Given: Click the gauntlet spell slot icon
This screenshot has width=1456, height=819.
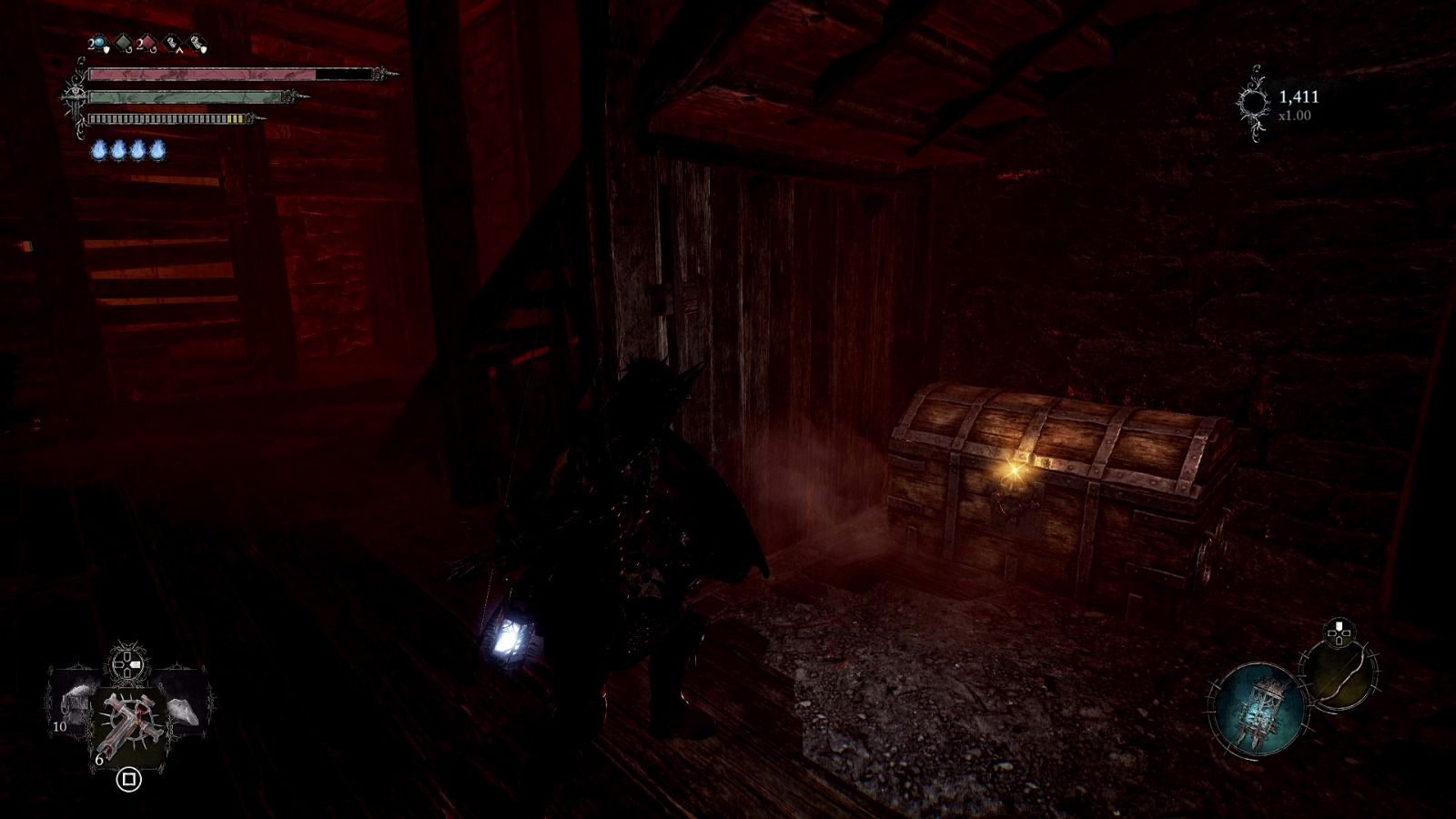Looking at the screenshot, I should (x=172, y=42).
